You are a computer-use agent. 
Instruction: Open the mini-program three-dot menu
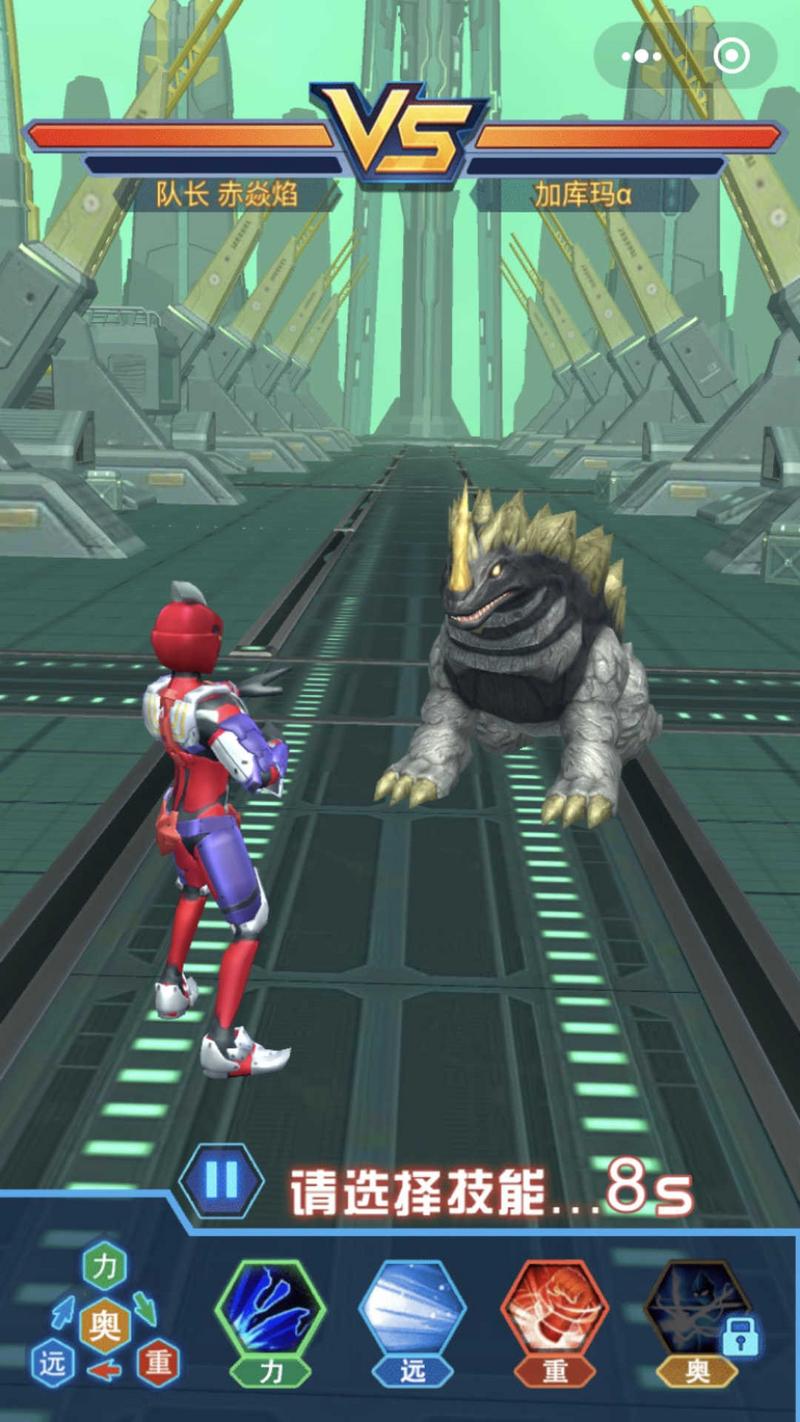tap(640, 56)
